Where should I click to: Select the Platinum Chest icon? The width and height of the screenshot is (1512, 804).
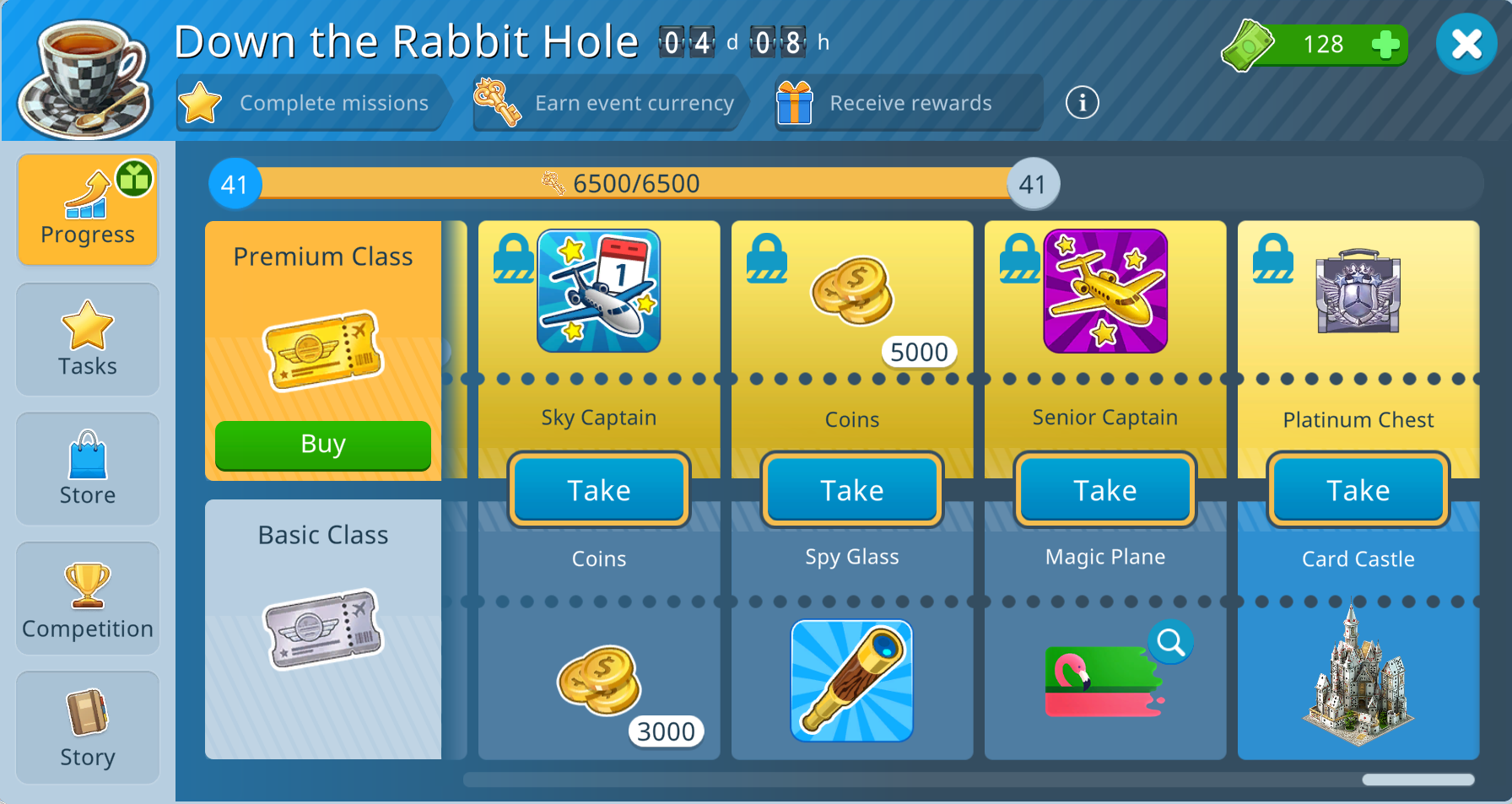point(1358,291)
